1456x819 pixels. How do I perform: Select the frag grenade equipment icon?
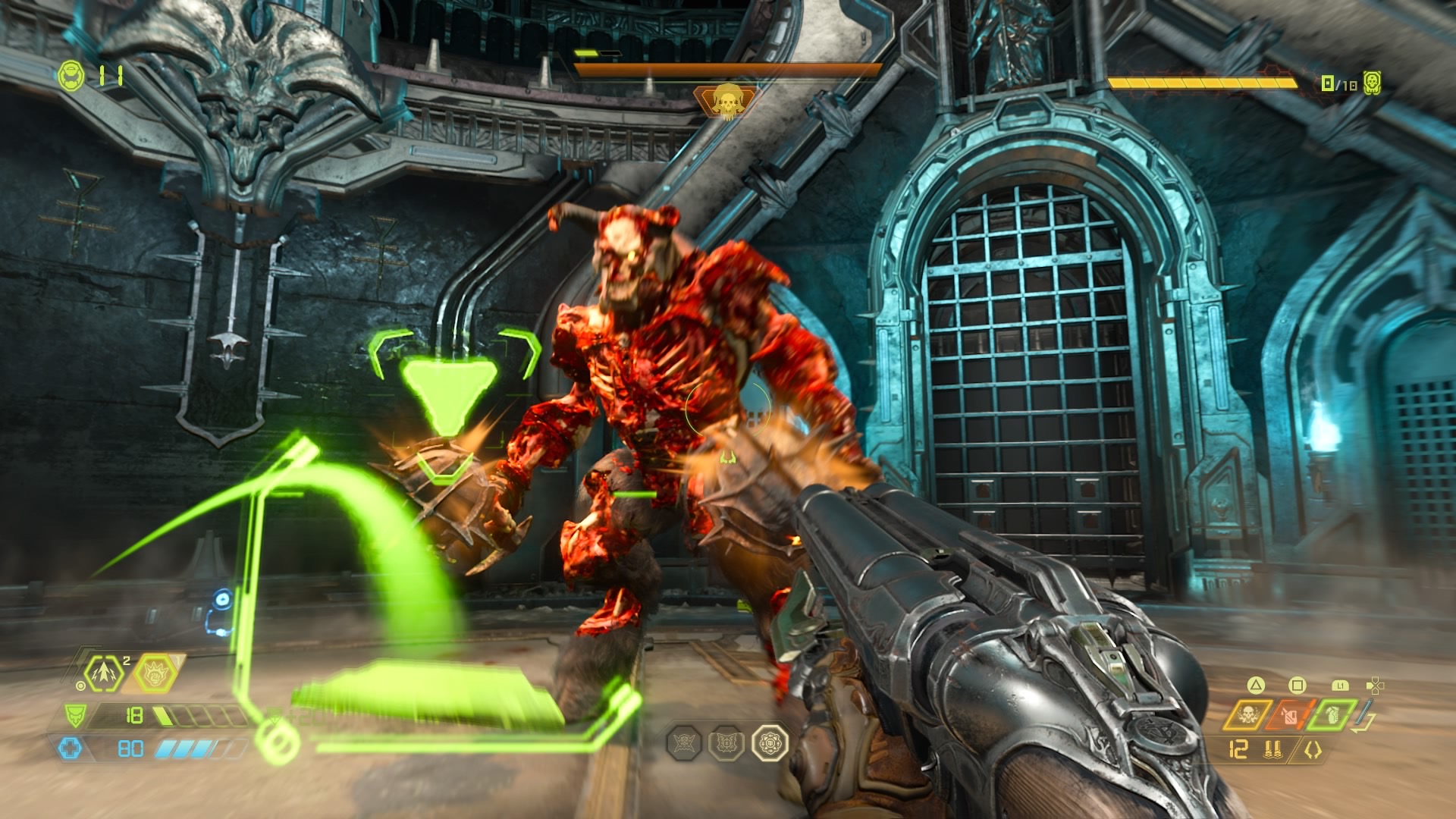tap(103, 673)
